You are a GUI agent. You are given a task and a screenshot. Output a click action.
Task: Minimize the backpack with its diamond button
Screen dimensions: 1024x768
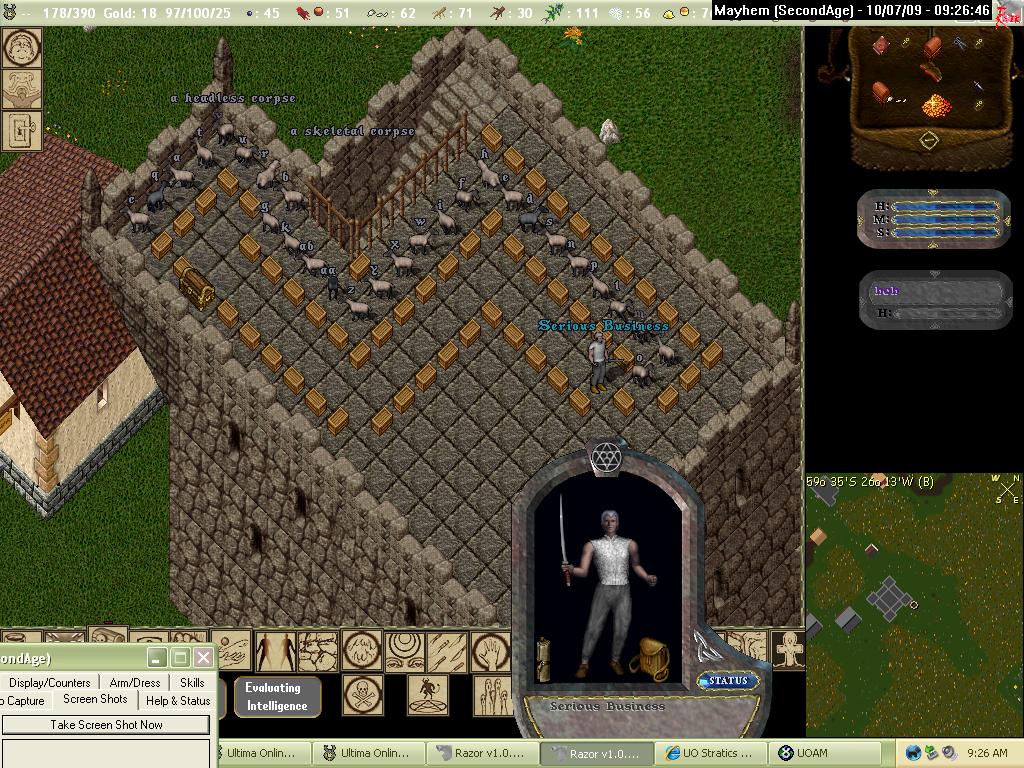click(929, 140)
